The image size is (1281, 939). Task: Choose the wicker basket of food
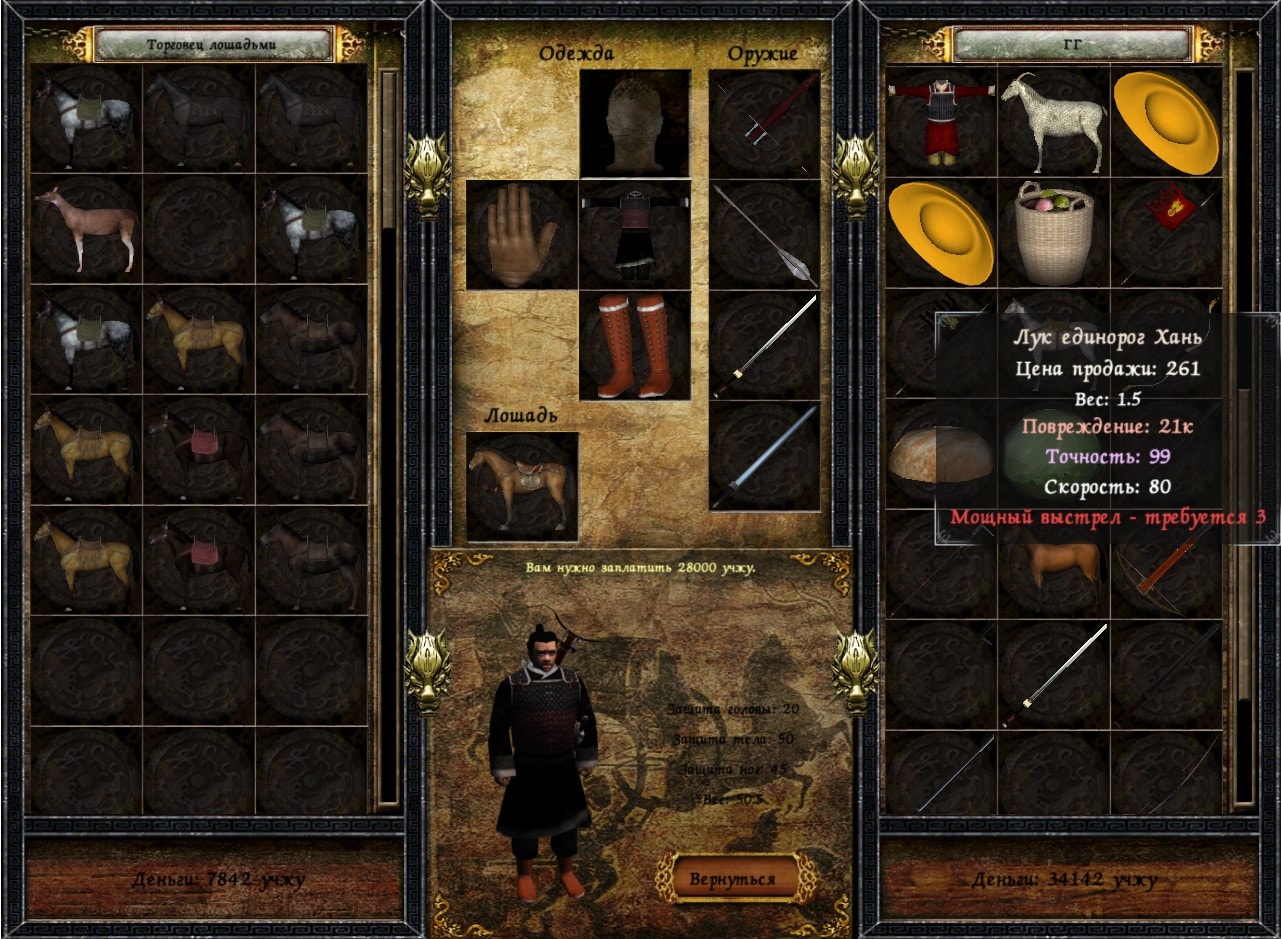point(1053,232)
